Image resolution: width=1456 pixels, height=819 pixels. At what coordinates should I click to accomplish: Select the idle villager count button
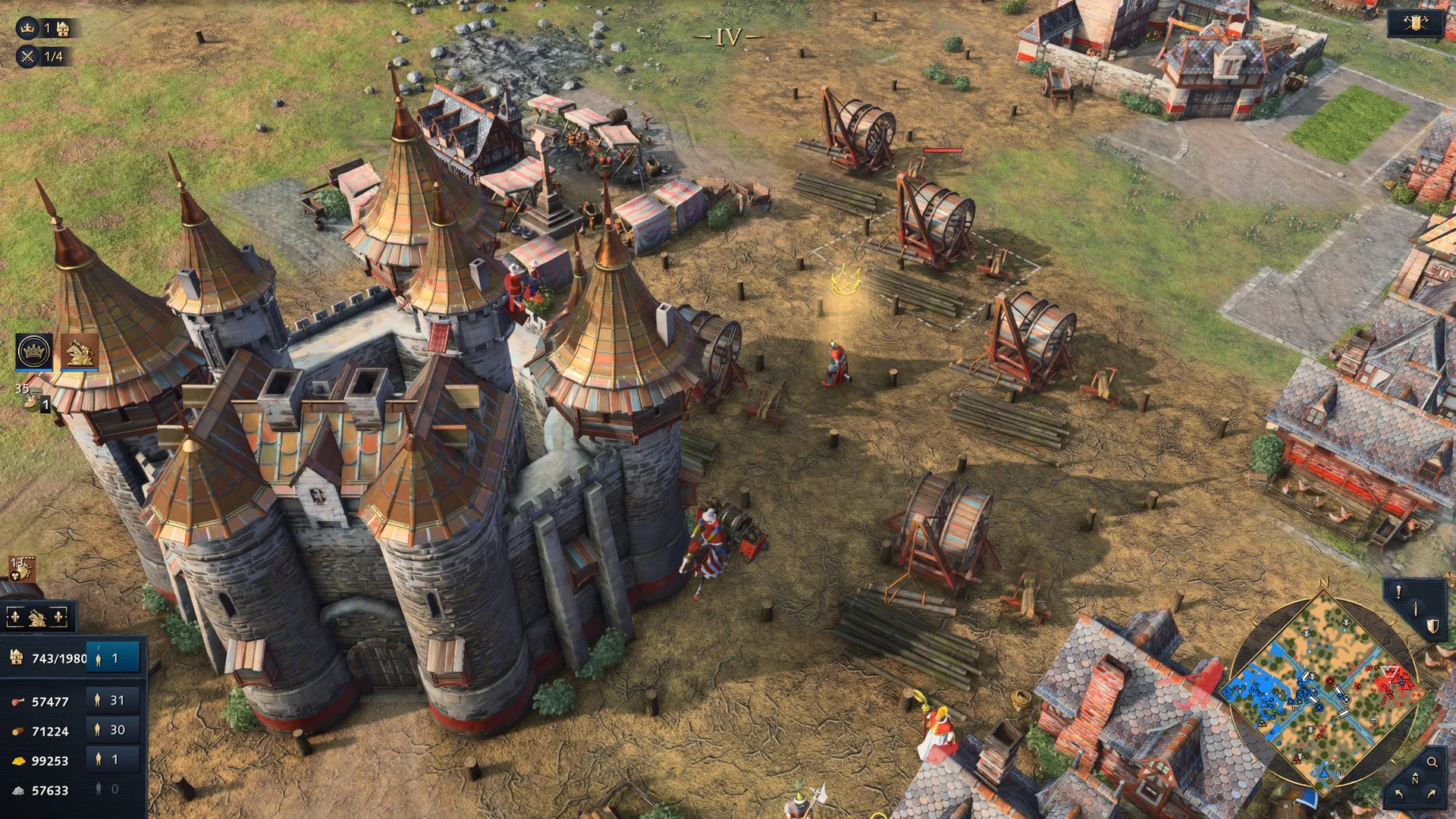(114, 658)
